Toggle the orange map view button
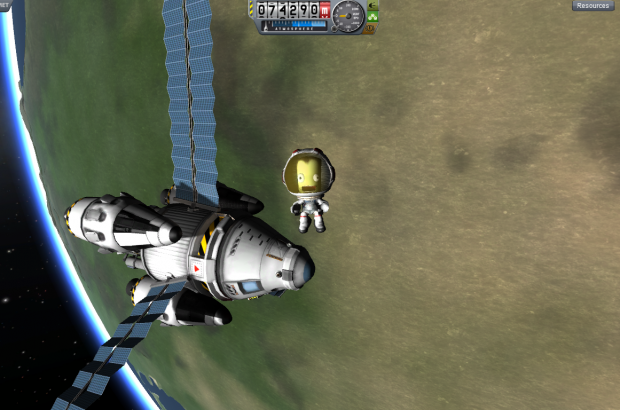The height and width of the screenshot is (410, 620). click(371, 29)
